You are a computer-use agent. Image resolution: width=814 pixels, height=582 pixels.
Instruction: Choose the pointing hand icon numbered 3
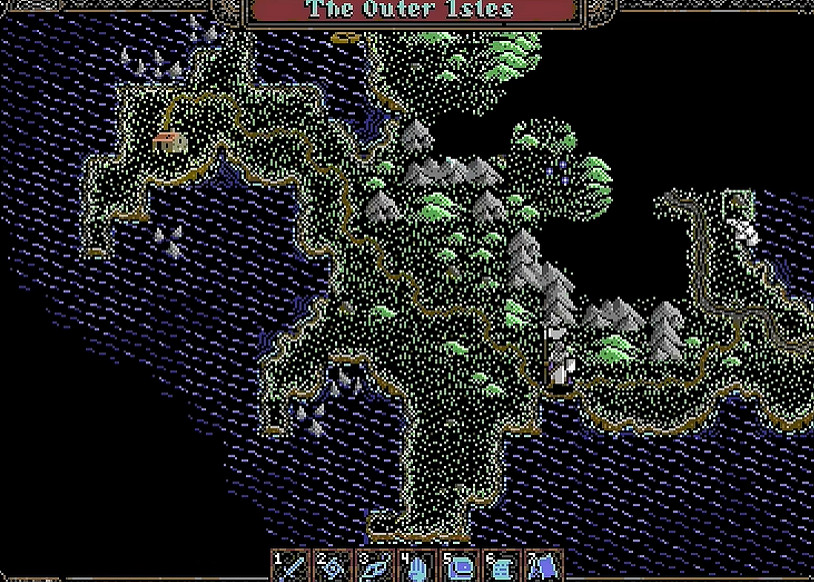(x=375, y=565)
